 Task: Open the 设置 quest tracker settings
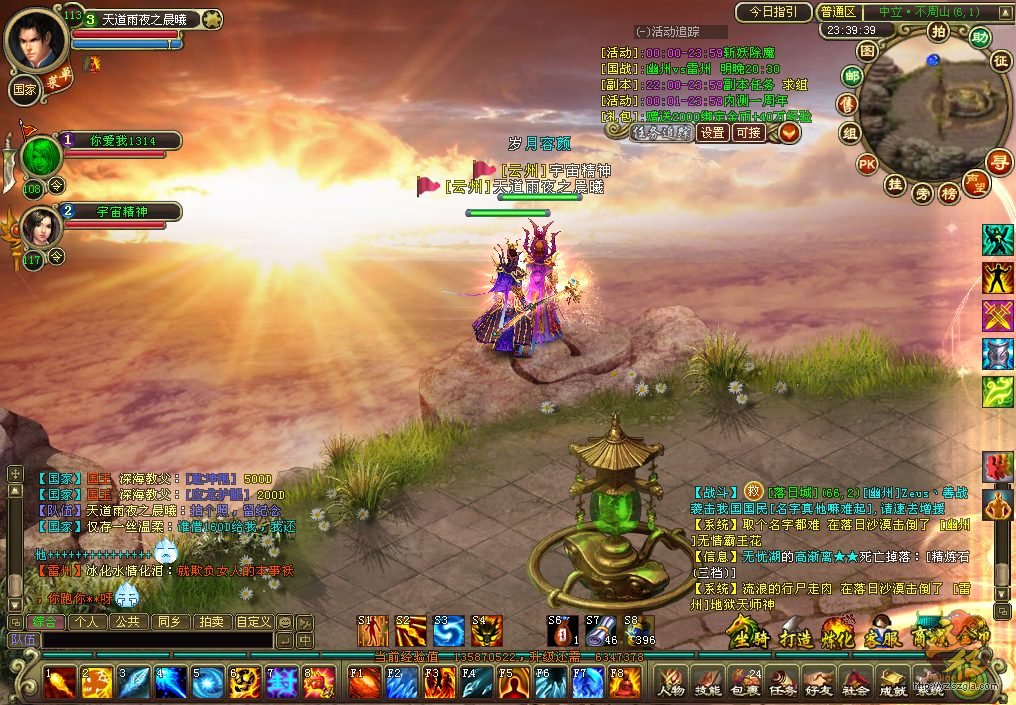[712, 132]
